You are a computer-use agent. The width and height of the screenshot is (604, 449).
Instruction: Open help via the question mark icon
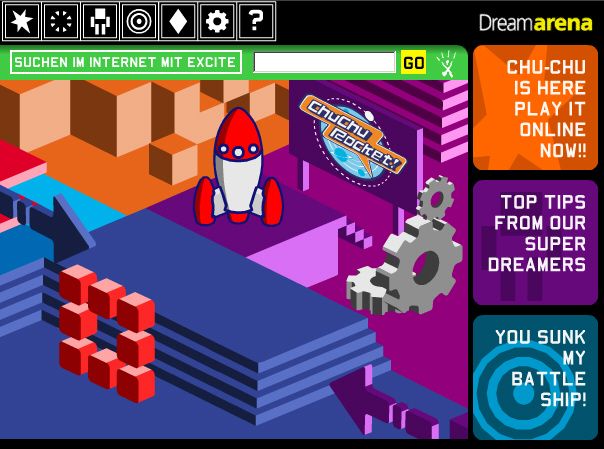pos(256,19)
